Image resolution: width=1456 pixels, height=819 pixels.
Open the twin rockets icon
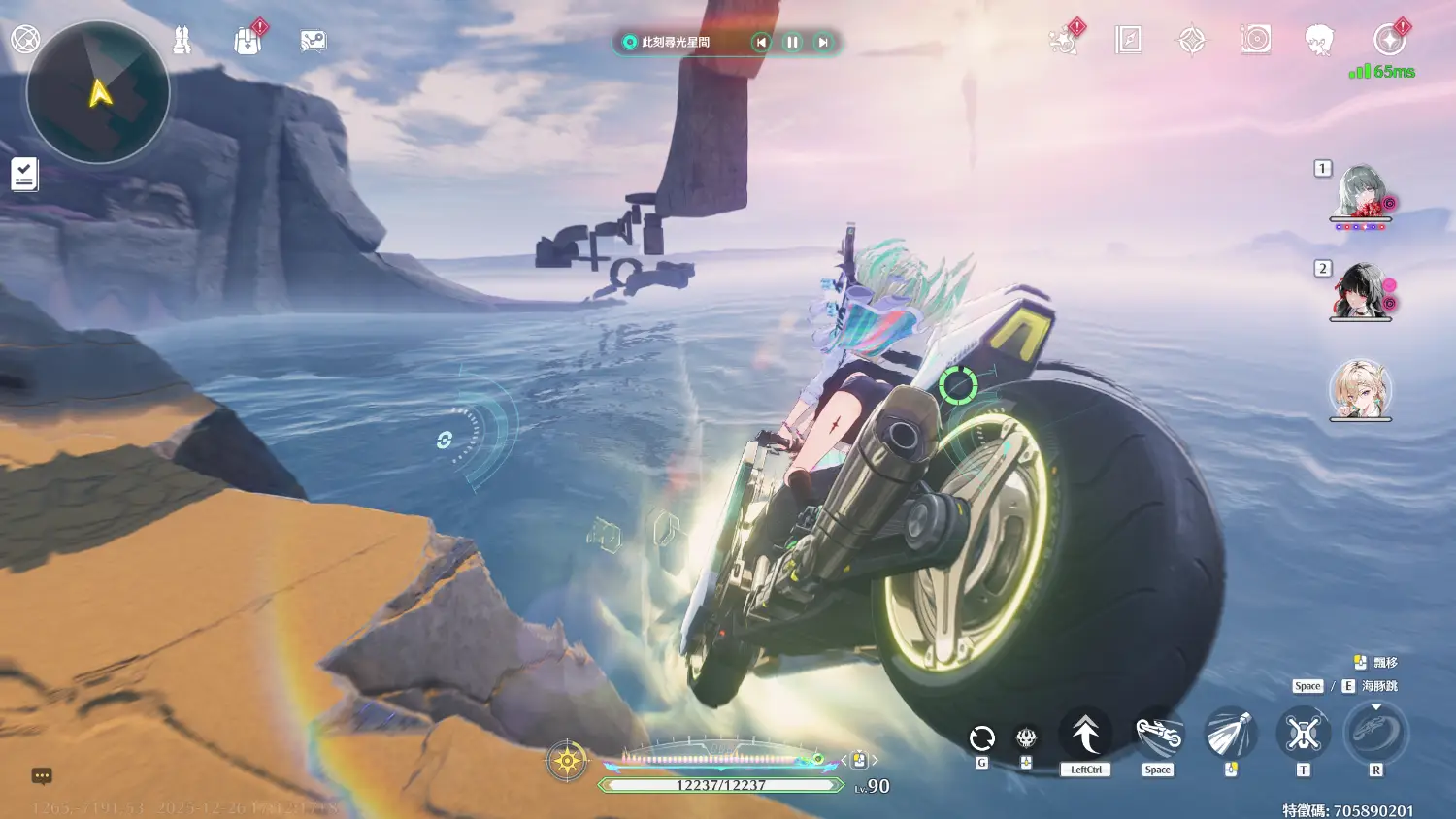click(182, 41)
